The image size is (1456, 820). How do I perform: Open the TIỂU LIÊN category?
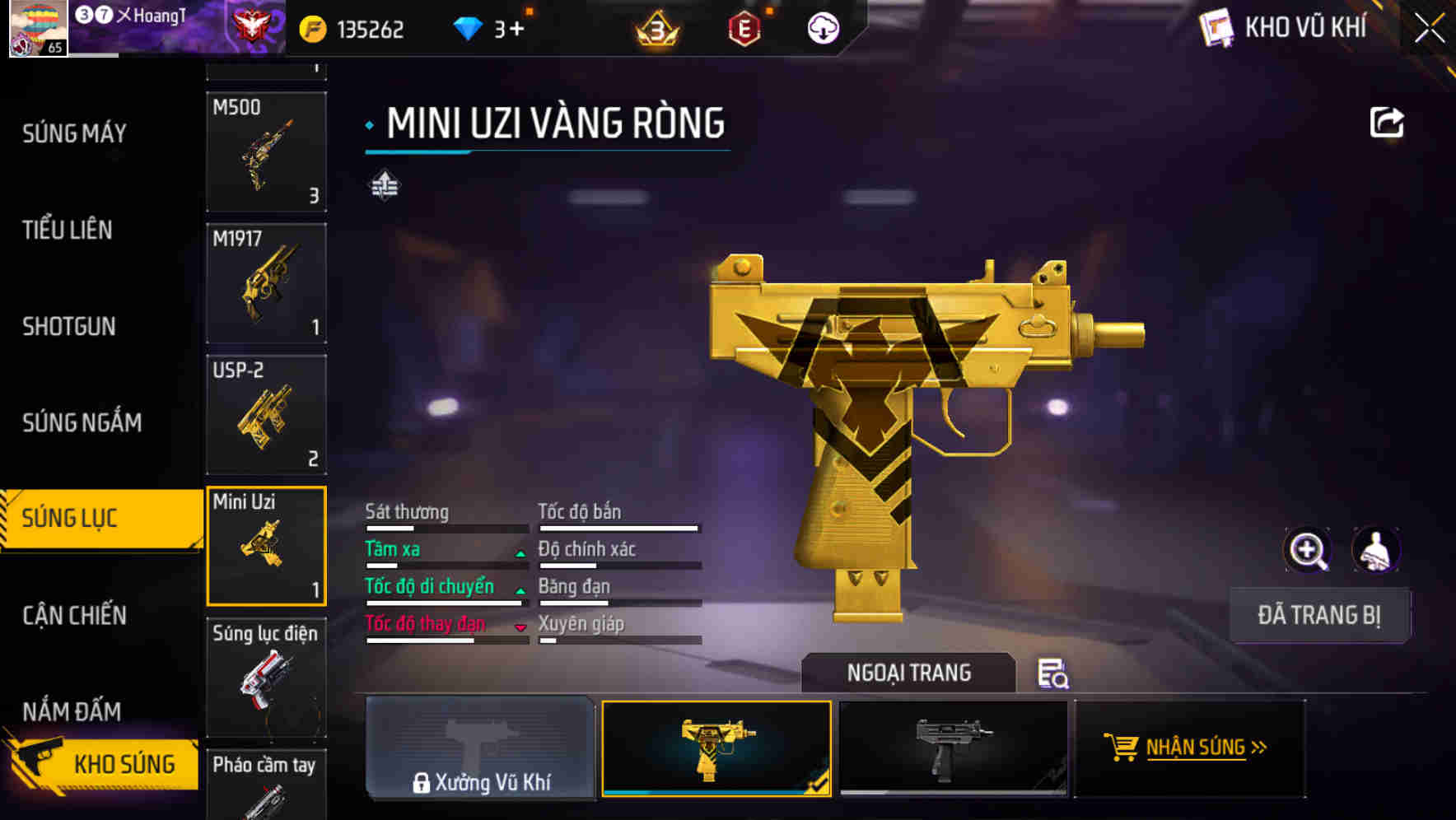[68, 230]
